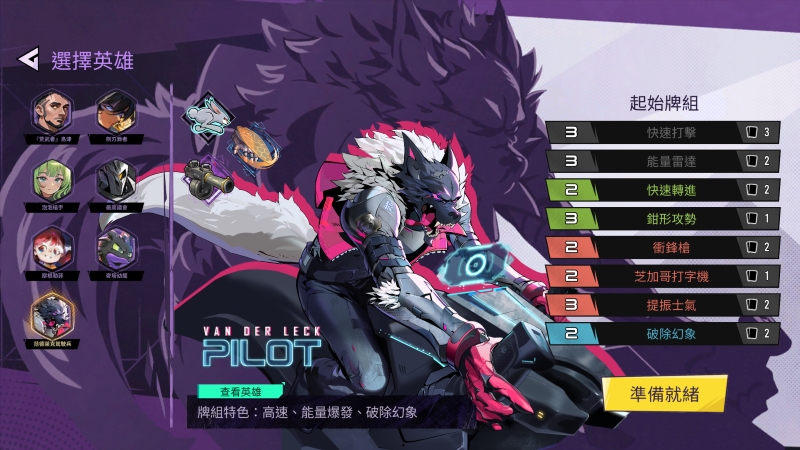
Task: Select the 提振士氣 card row
Action: (662, 305)
